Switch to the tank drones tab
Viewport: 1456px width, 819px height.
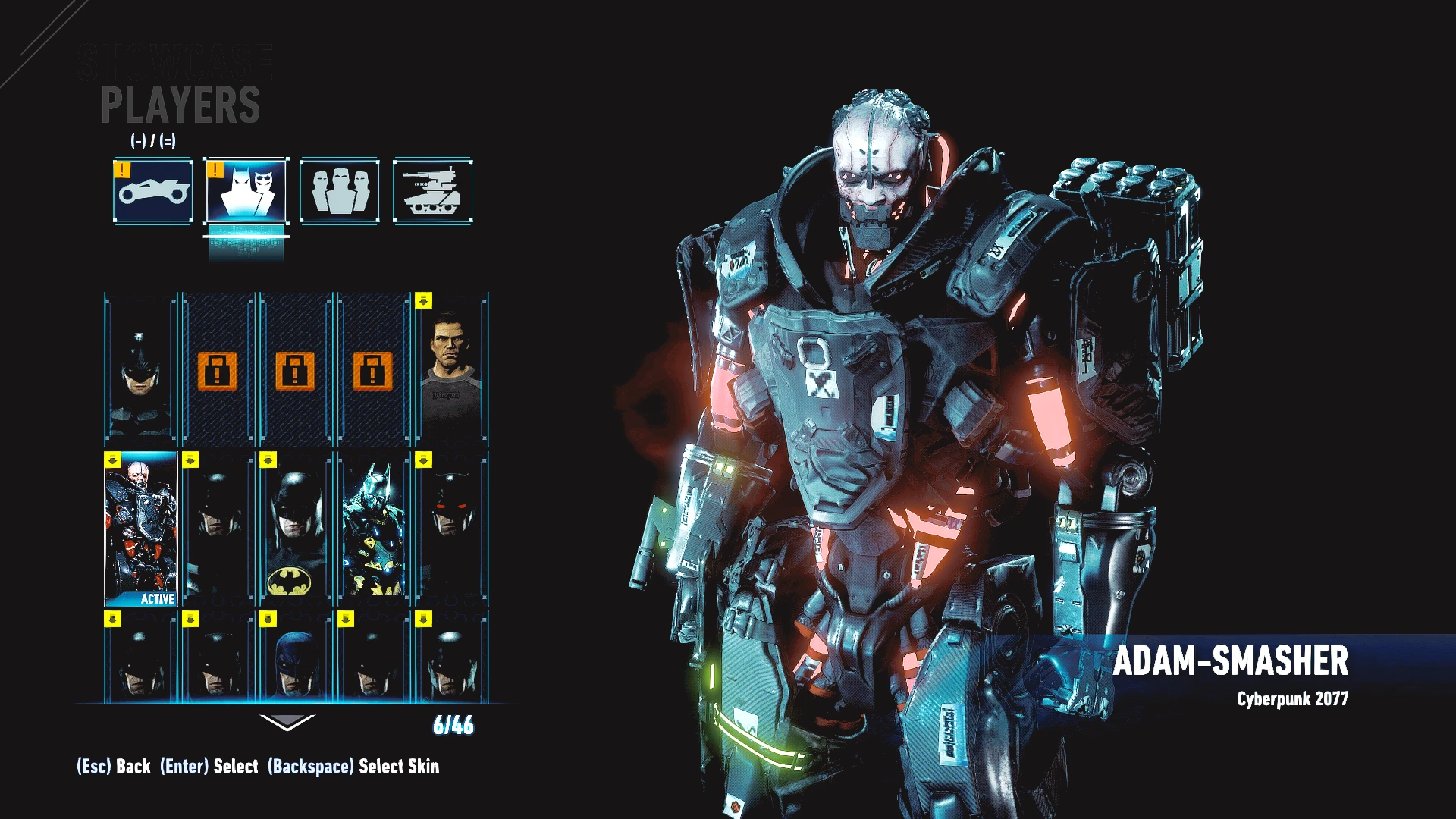coord(432,191)
